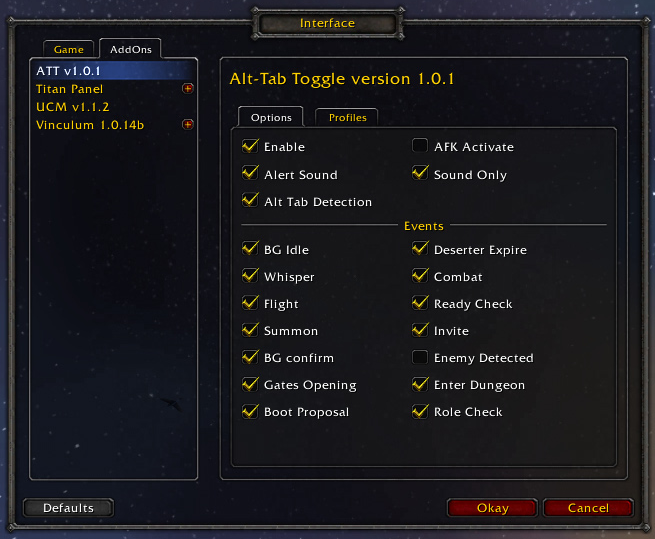Toggle the Enter Dungeon event
Viewport: 655px width, 539px height.
tap(420, 384)
